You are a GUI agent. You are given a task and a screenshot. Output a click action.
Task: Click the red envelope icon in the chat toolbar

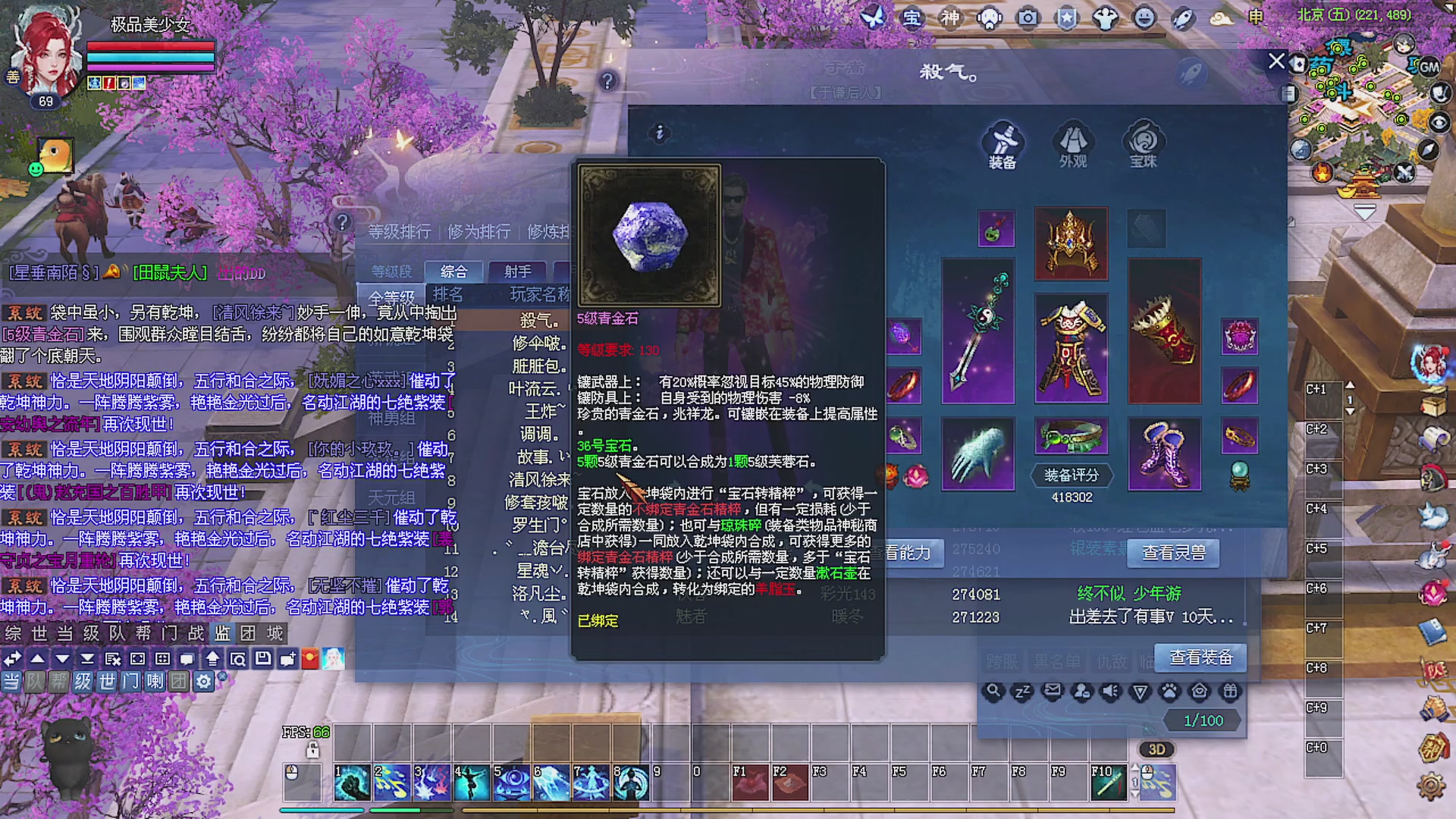(x=311, y=659)
